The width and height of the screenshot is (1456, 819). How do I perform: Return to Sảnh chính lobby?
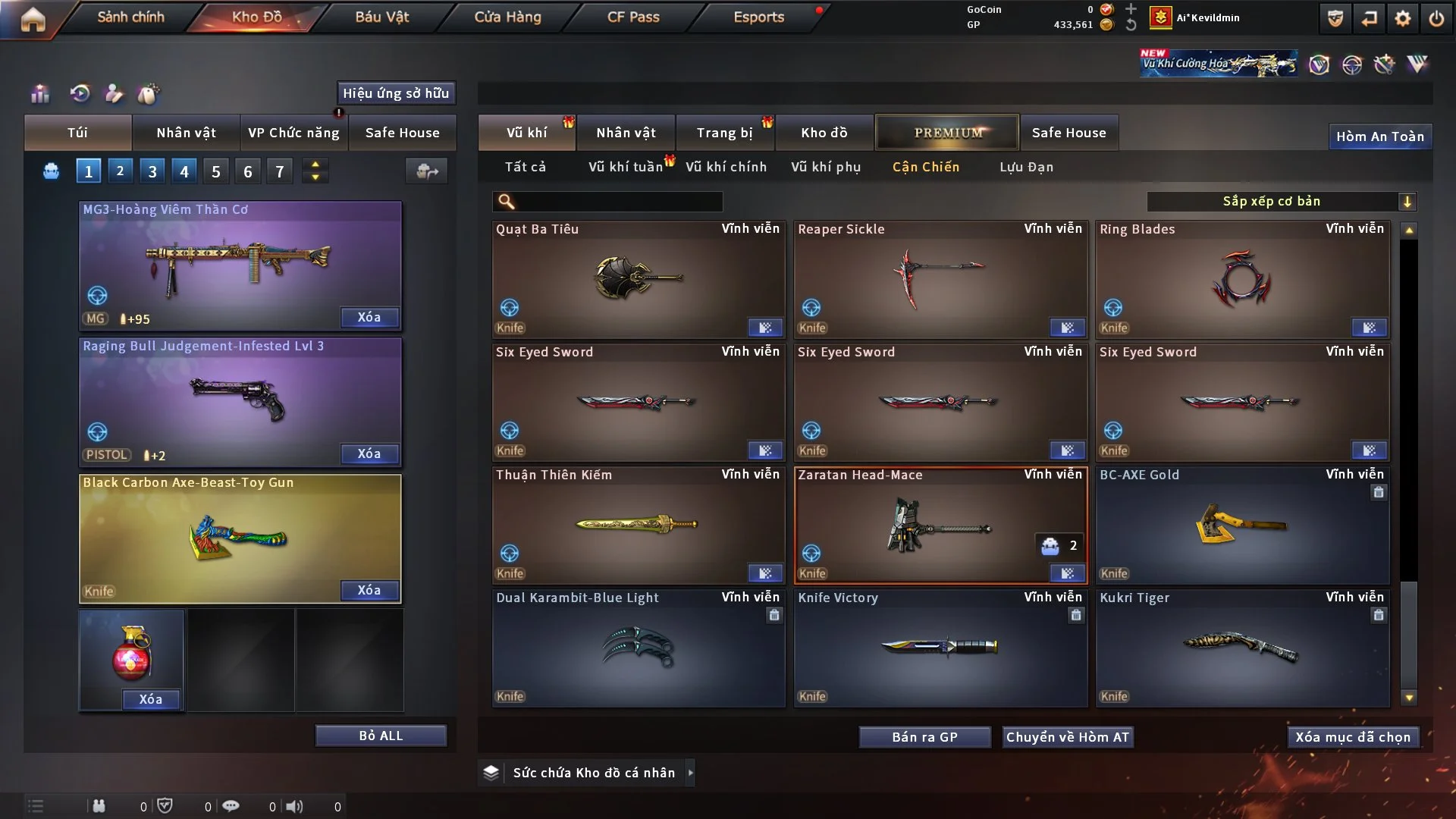click(130, 17)
